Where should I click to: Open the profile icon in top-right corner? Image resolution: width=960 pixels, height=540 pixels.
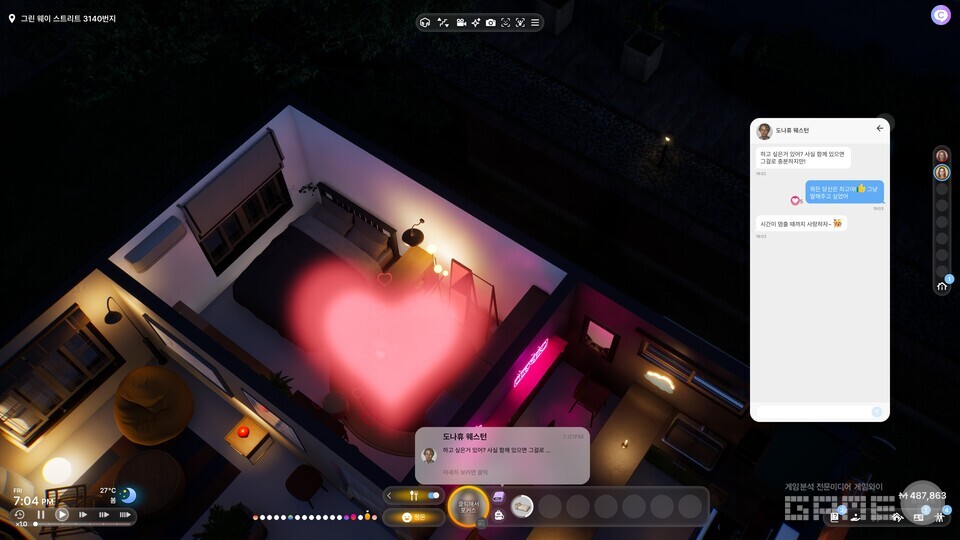[940, 15]
